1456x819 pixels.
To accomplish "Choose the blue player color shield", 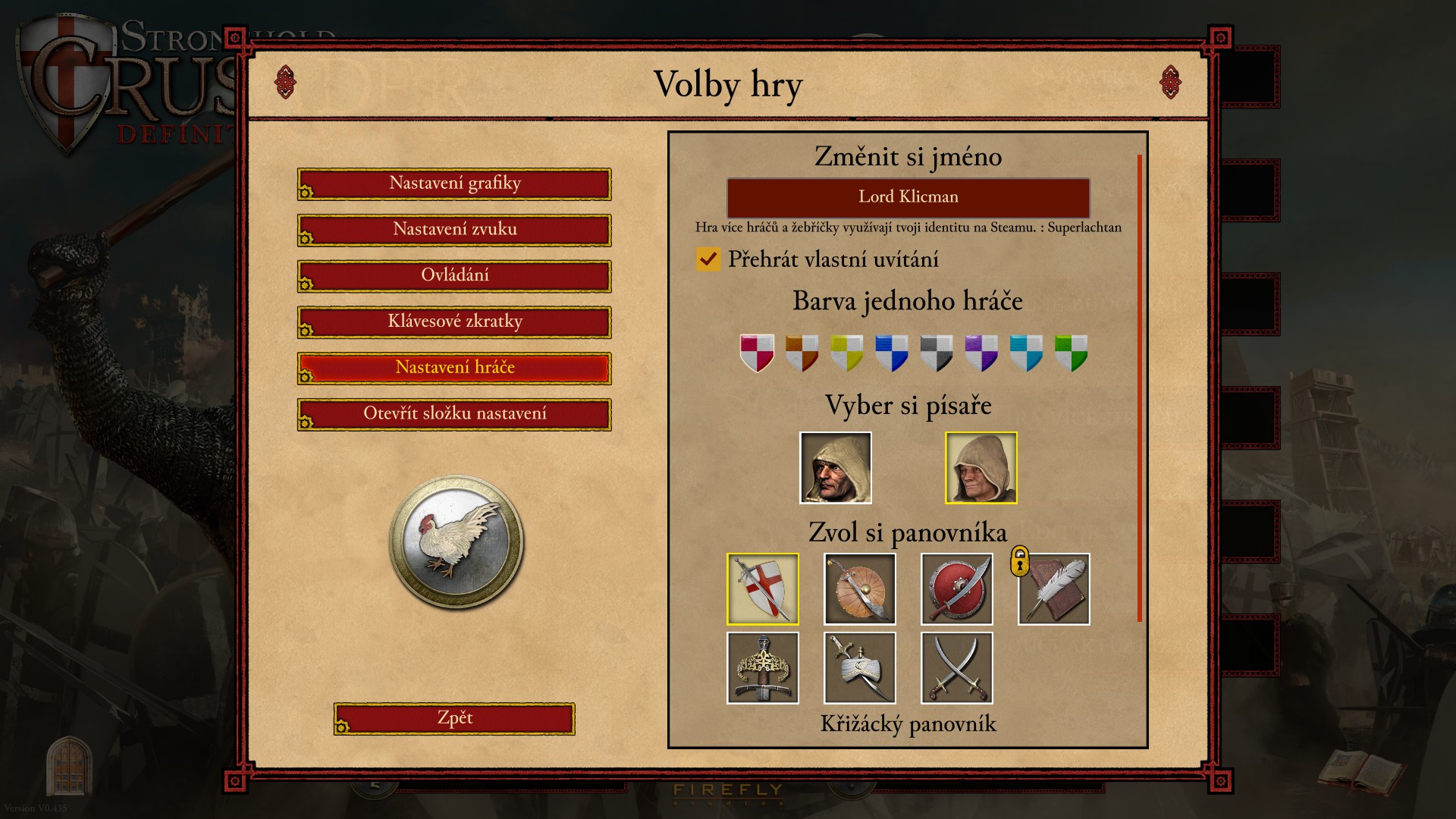I will pos(891,353).
